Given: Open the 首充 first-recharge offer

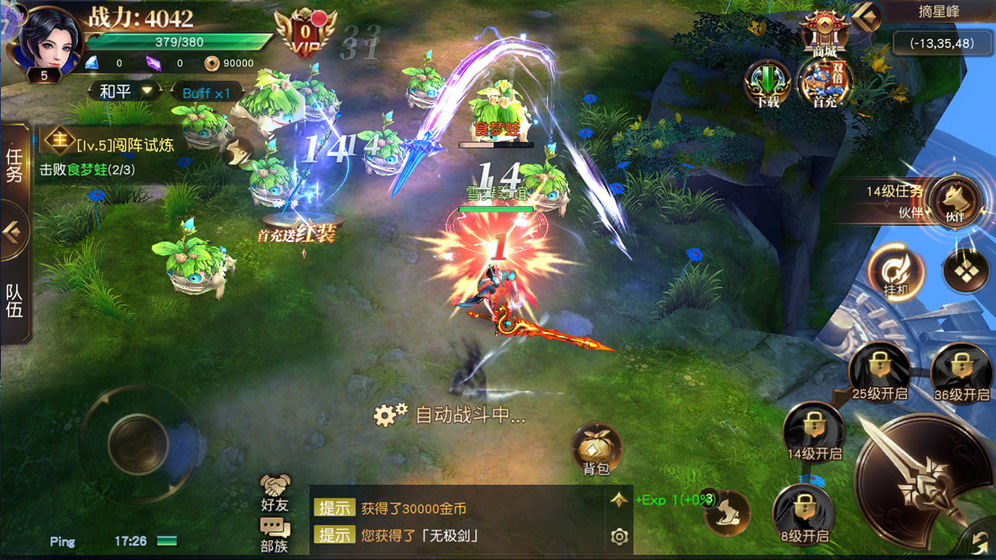Looking at the screenshot, I should coord(824,82).
